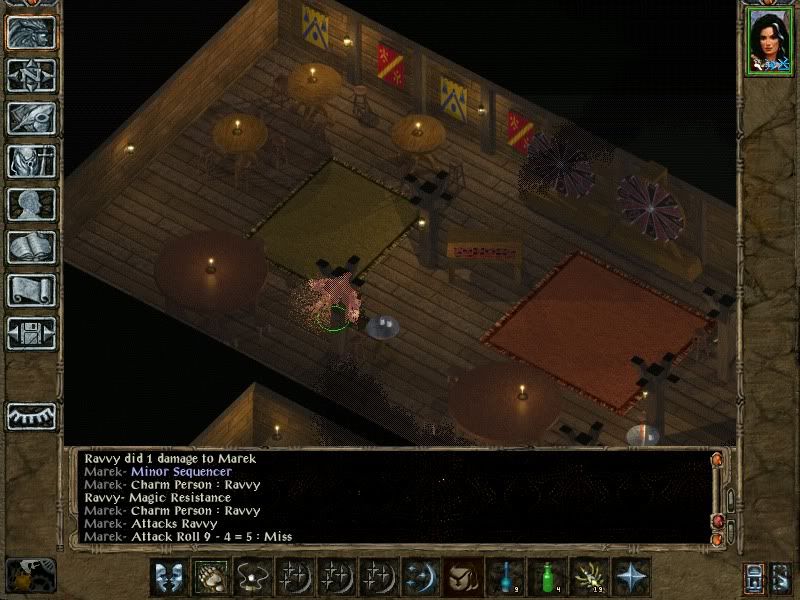The height and width of the screenshot is (600, 800).
Task: Click the Minor Sequencer log entry
Action: click(181, 471)
